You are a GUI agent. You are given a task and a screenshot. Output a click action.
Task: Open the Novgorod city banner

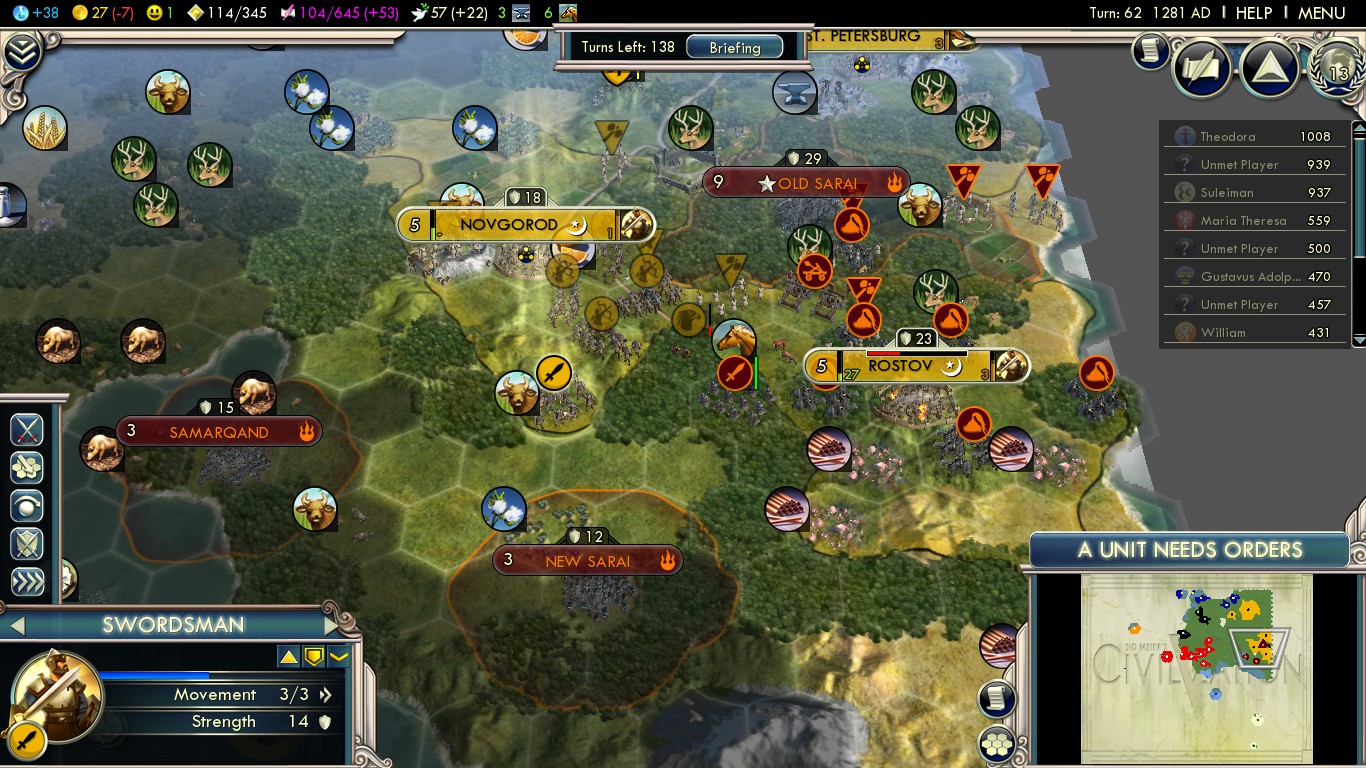(508, 225)
